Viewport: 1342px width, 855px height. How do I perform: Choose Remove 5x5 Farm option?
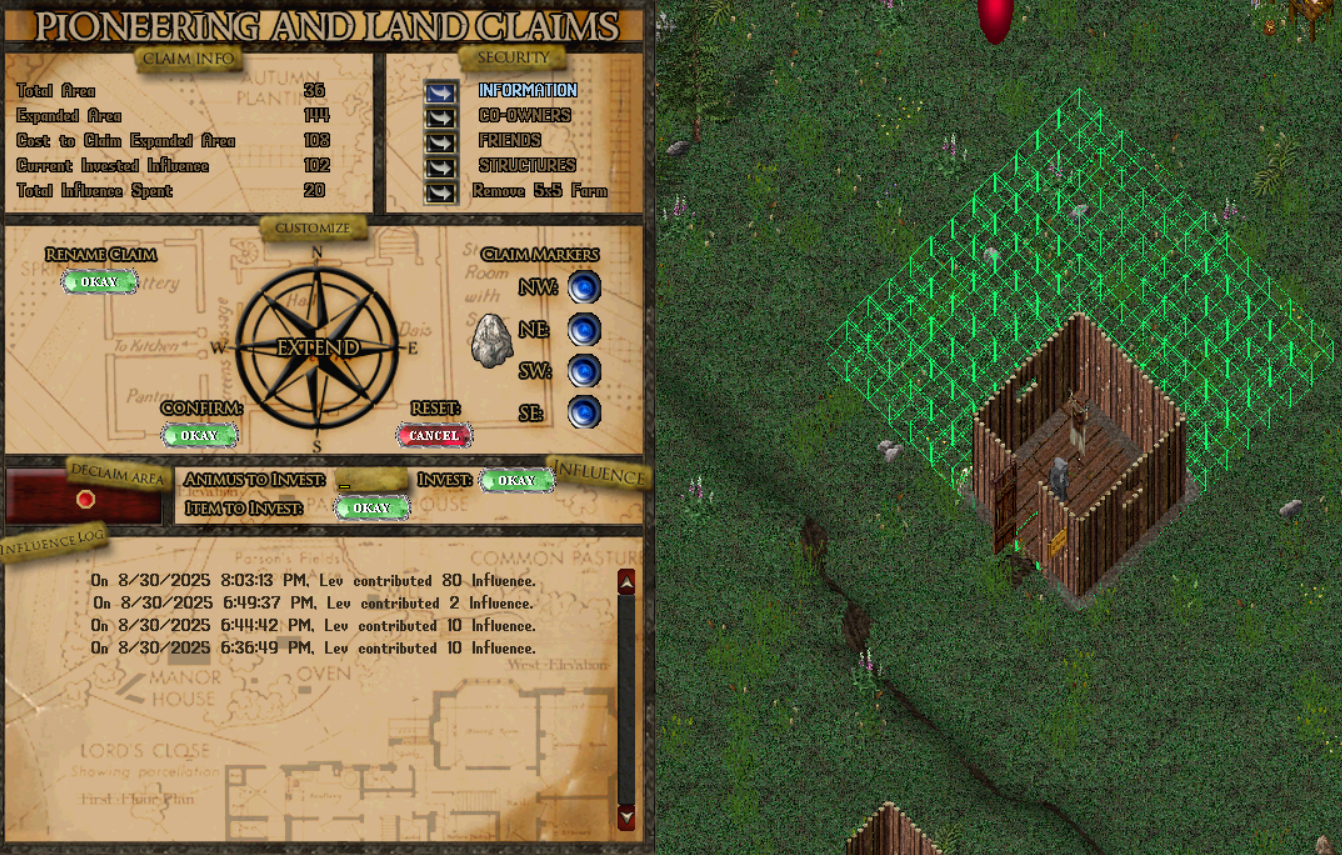(x=441, y=192)
